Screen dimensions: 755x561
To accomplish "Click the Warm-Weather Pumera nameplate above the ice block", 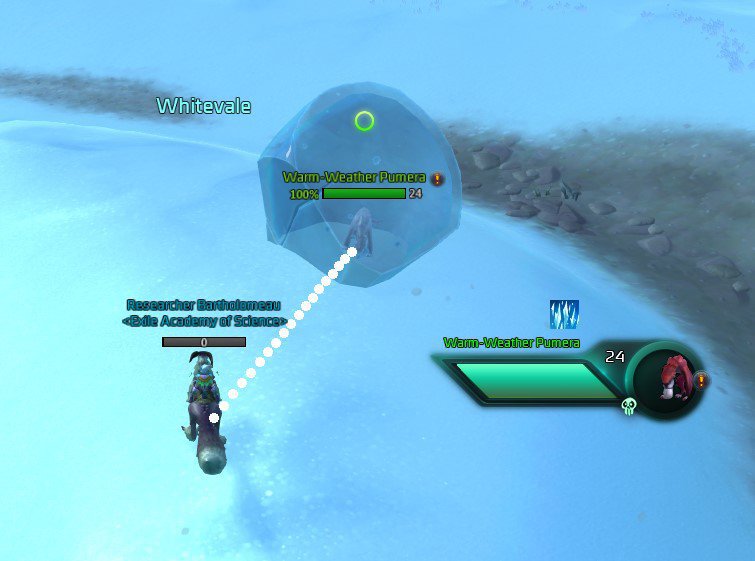I will [354, 178].
